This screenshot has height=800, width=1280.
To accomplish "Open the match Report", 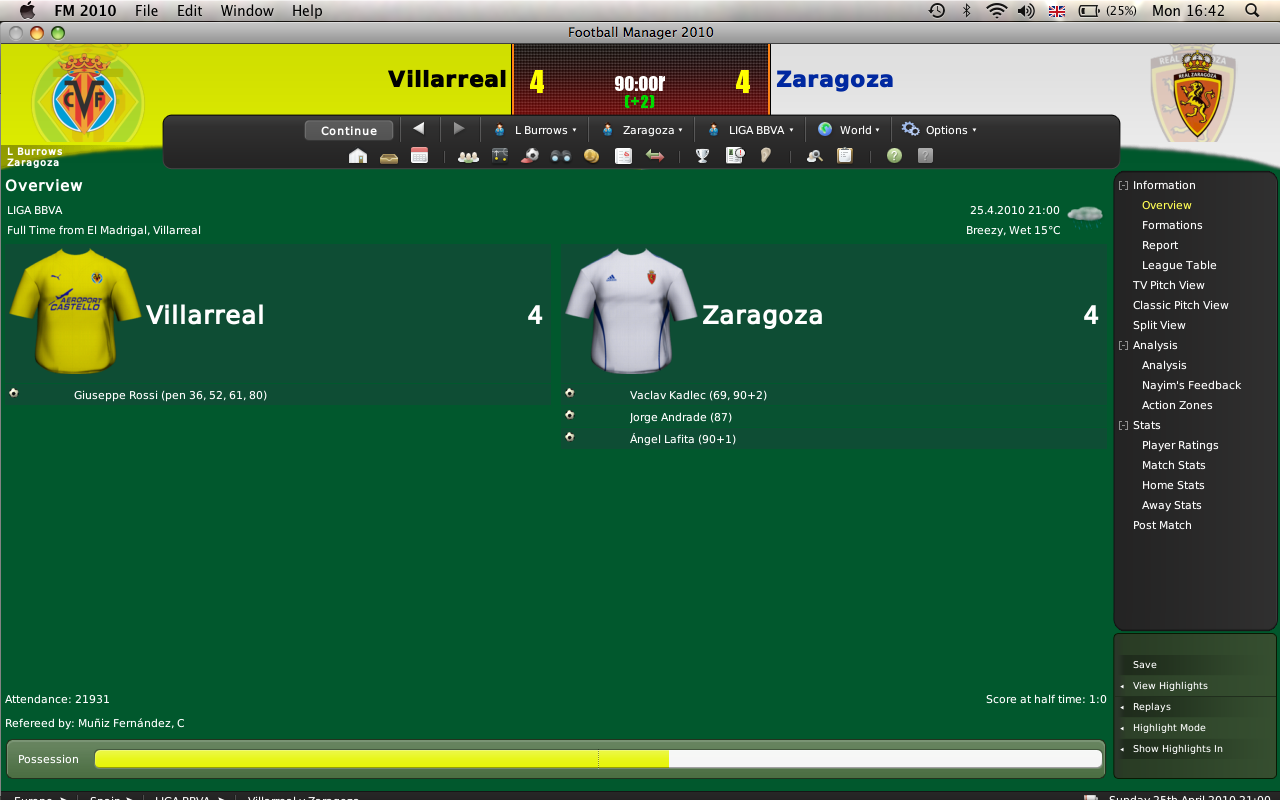I will click(x=1160, y=245).
